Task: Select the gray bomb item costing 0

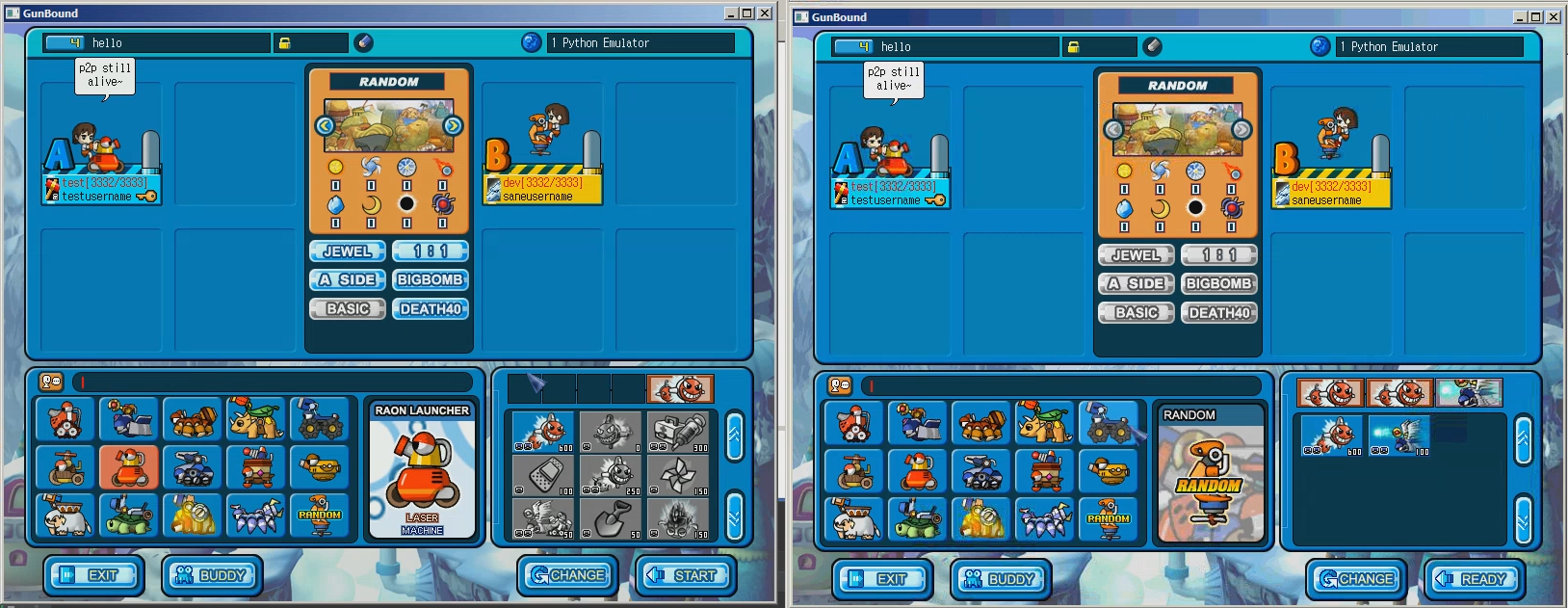Action: tap(611, 433)
